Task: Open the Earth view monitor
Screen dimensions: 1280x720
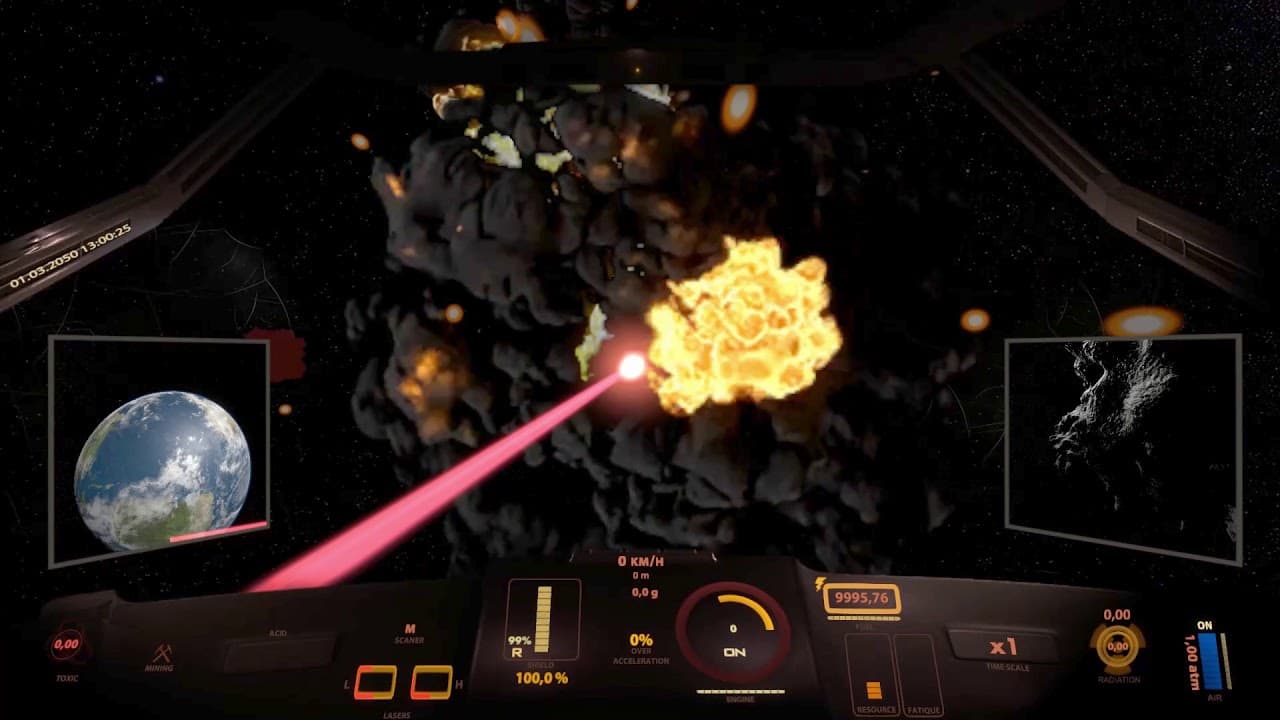Action: (x=160, y=452)
